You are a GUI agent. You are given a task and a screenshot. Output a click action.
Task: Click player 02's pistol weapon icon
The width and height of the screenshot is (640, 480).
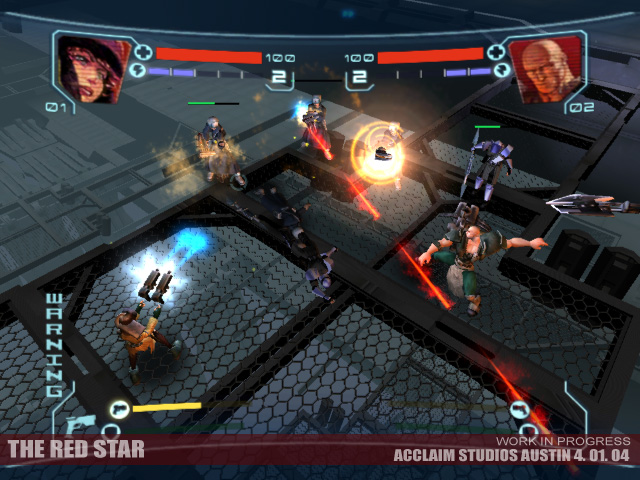tap(518, 408)
